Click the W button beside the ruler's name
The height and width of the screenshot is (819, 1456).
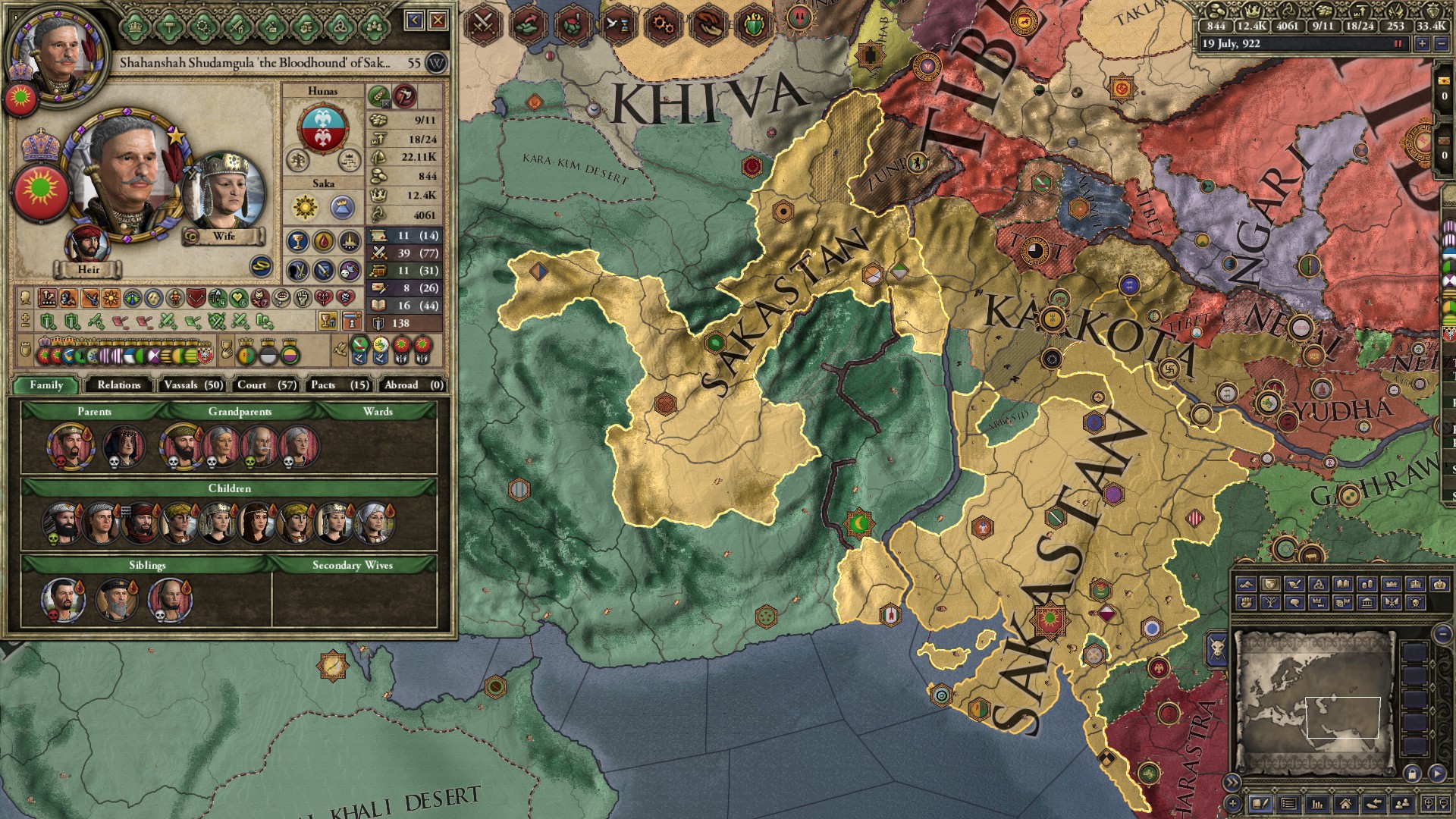click(436, 63)
